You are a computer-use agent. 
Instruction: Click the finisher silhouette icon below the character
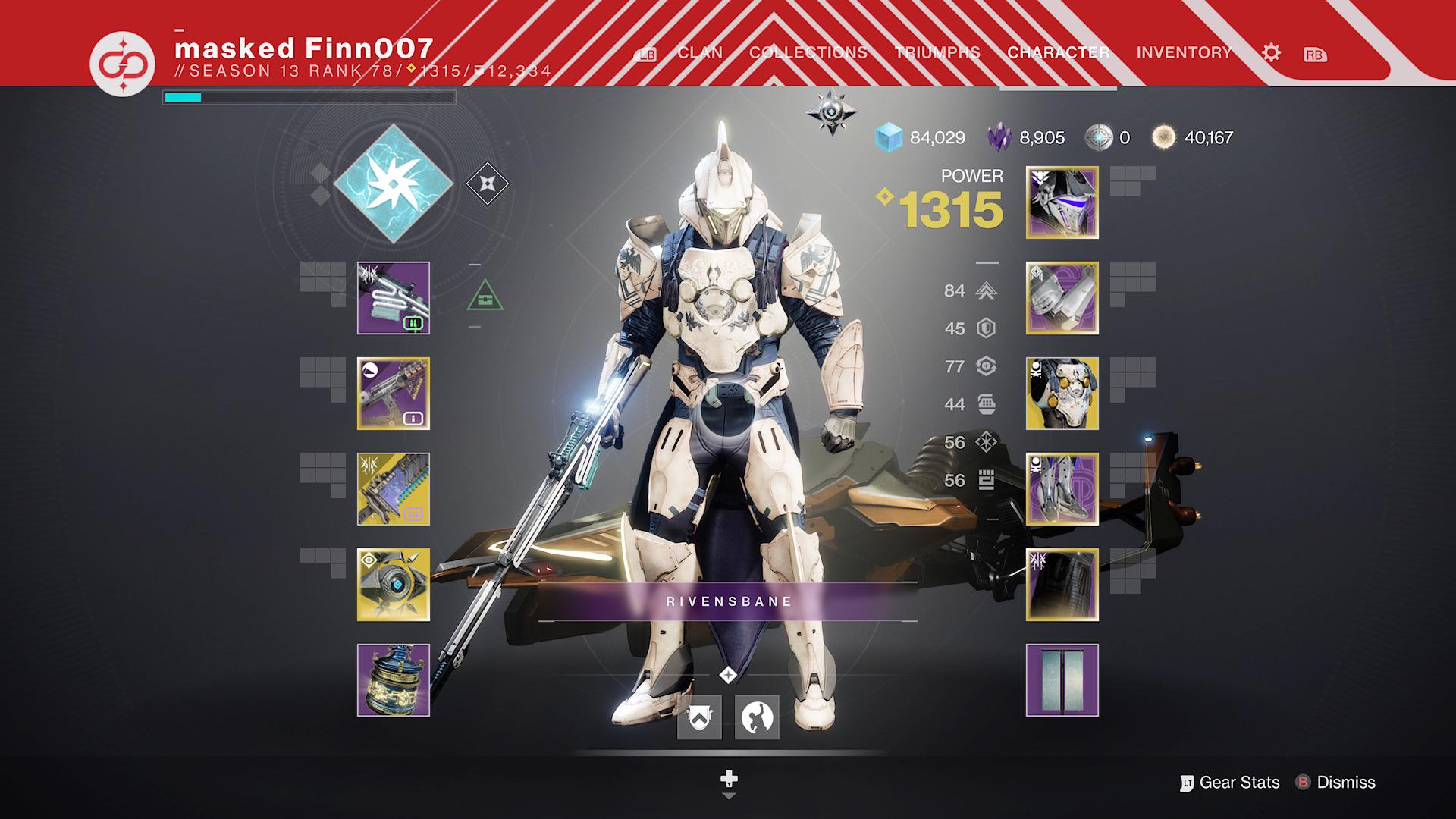[758, 718]
